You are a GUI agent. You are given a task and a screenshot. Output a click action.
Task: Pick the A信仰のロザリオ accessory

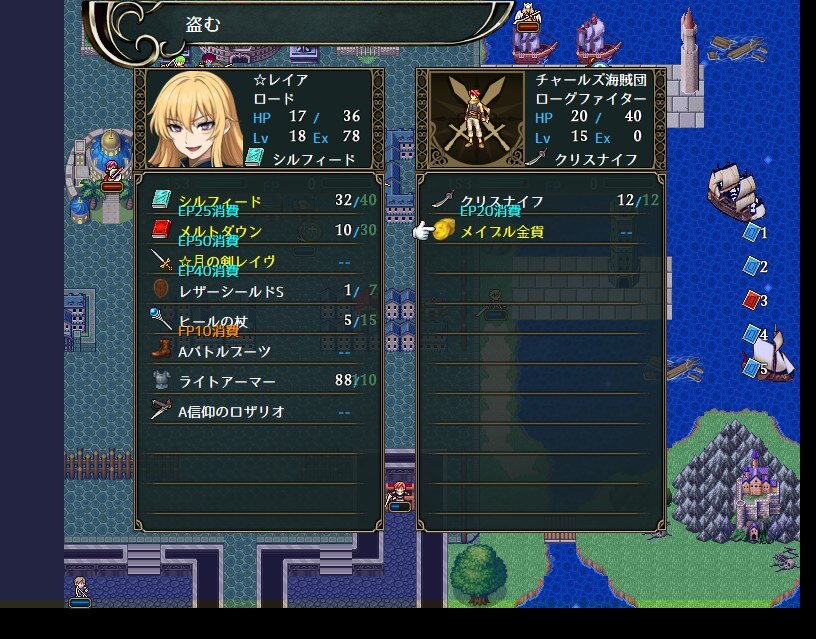[x=231, y=411]
